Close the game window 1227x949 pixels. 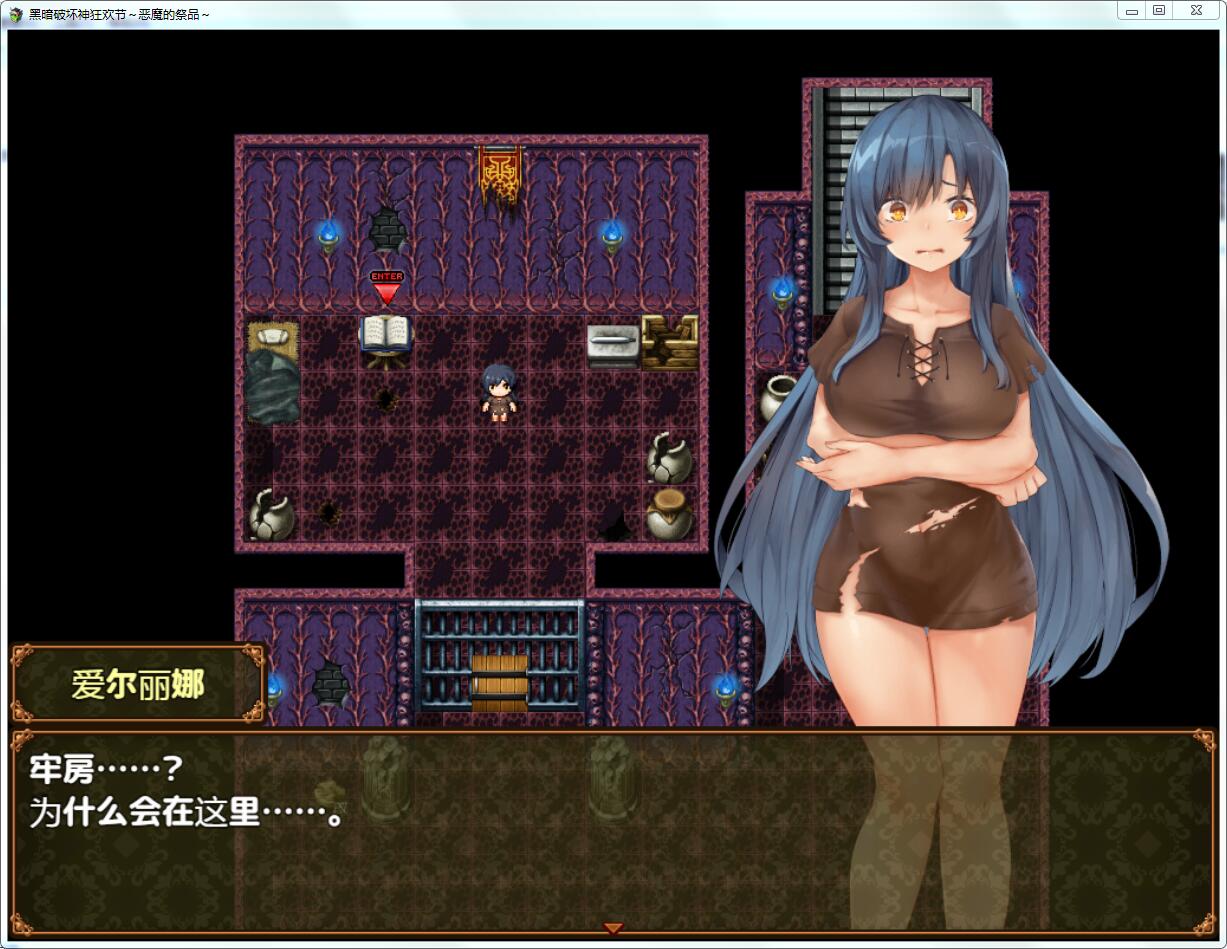[x=1195, y=11]
